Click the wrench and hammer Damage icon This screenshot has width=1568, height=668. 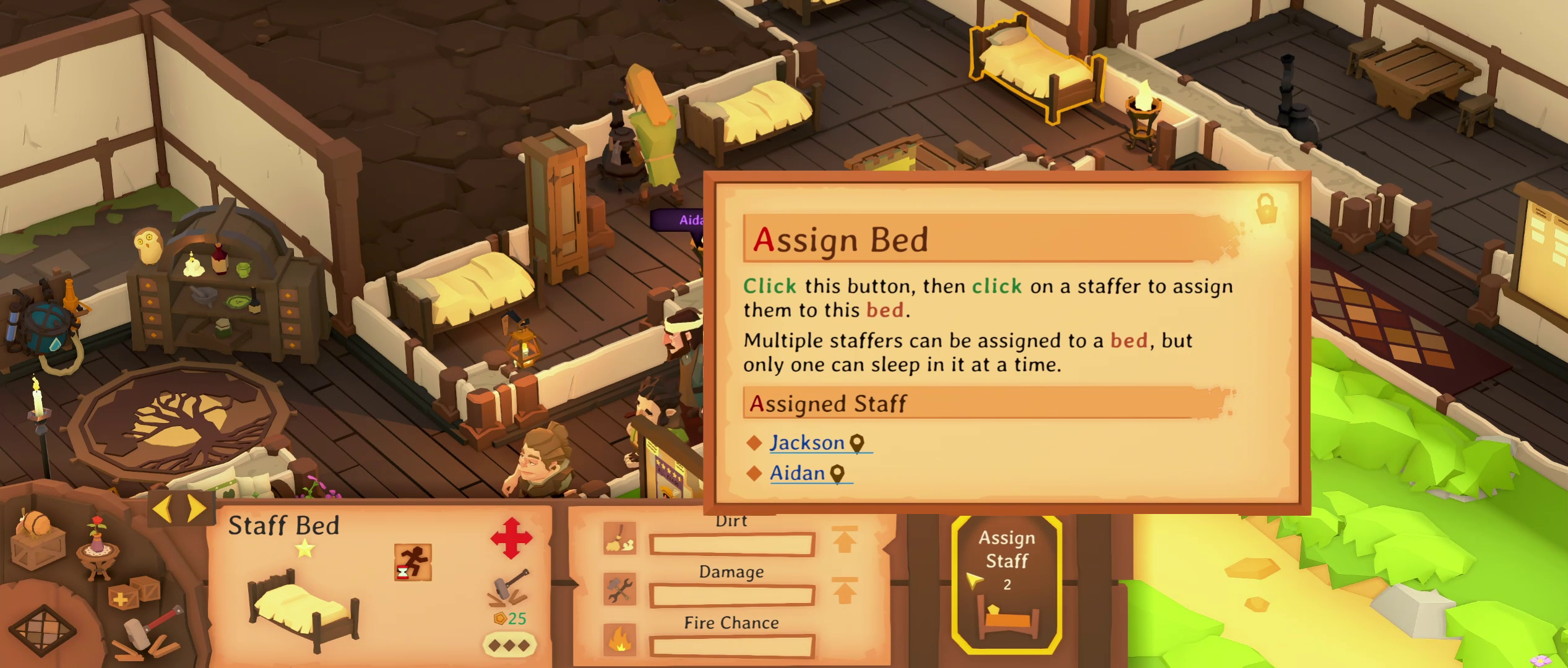(x=619, y=589)
